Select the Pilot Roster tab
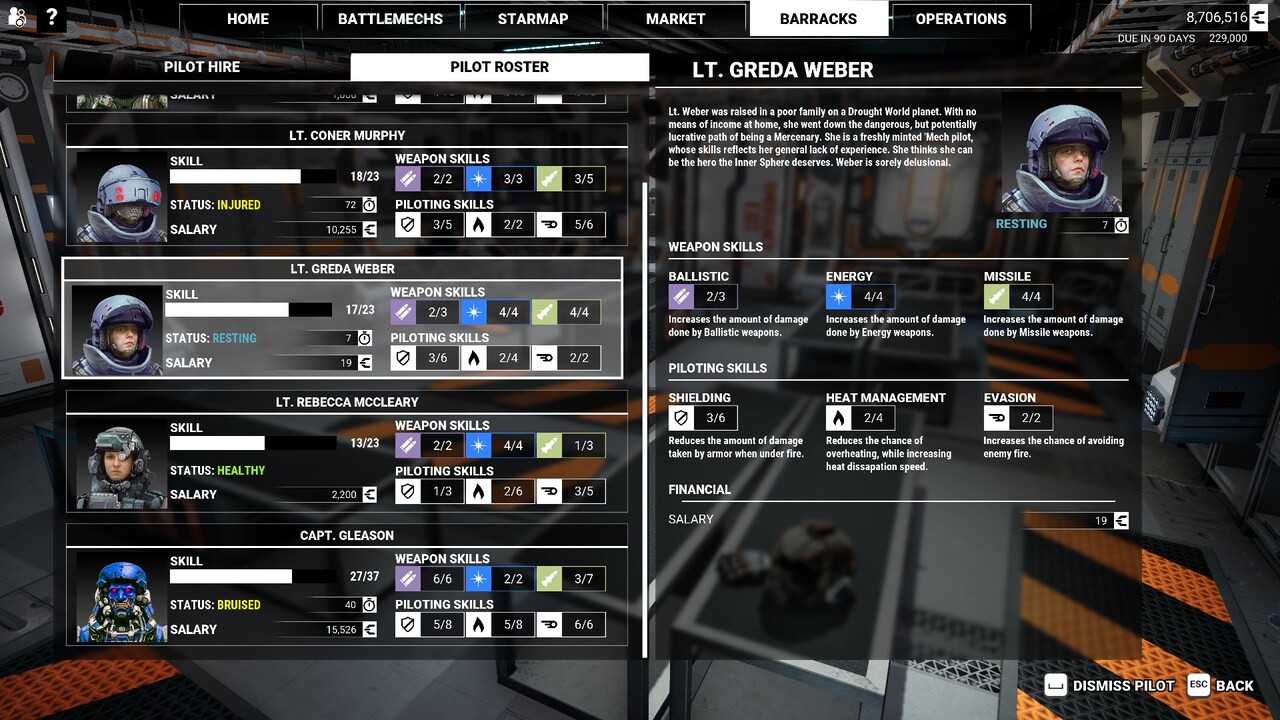 499,67
